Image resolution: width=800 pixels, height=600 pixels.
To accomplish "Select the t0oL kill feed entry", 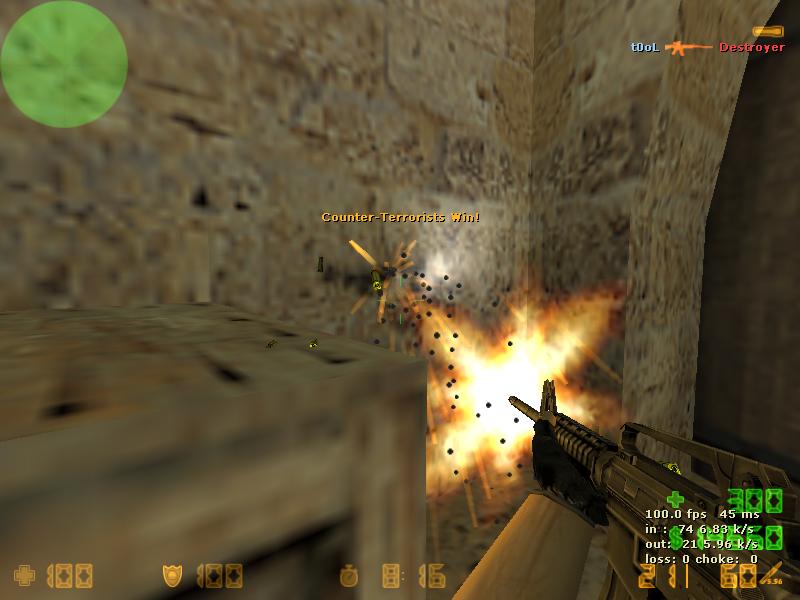I will (x=644, y=47).
